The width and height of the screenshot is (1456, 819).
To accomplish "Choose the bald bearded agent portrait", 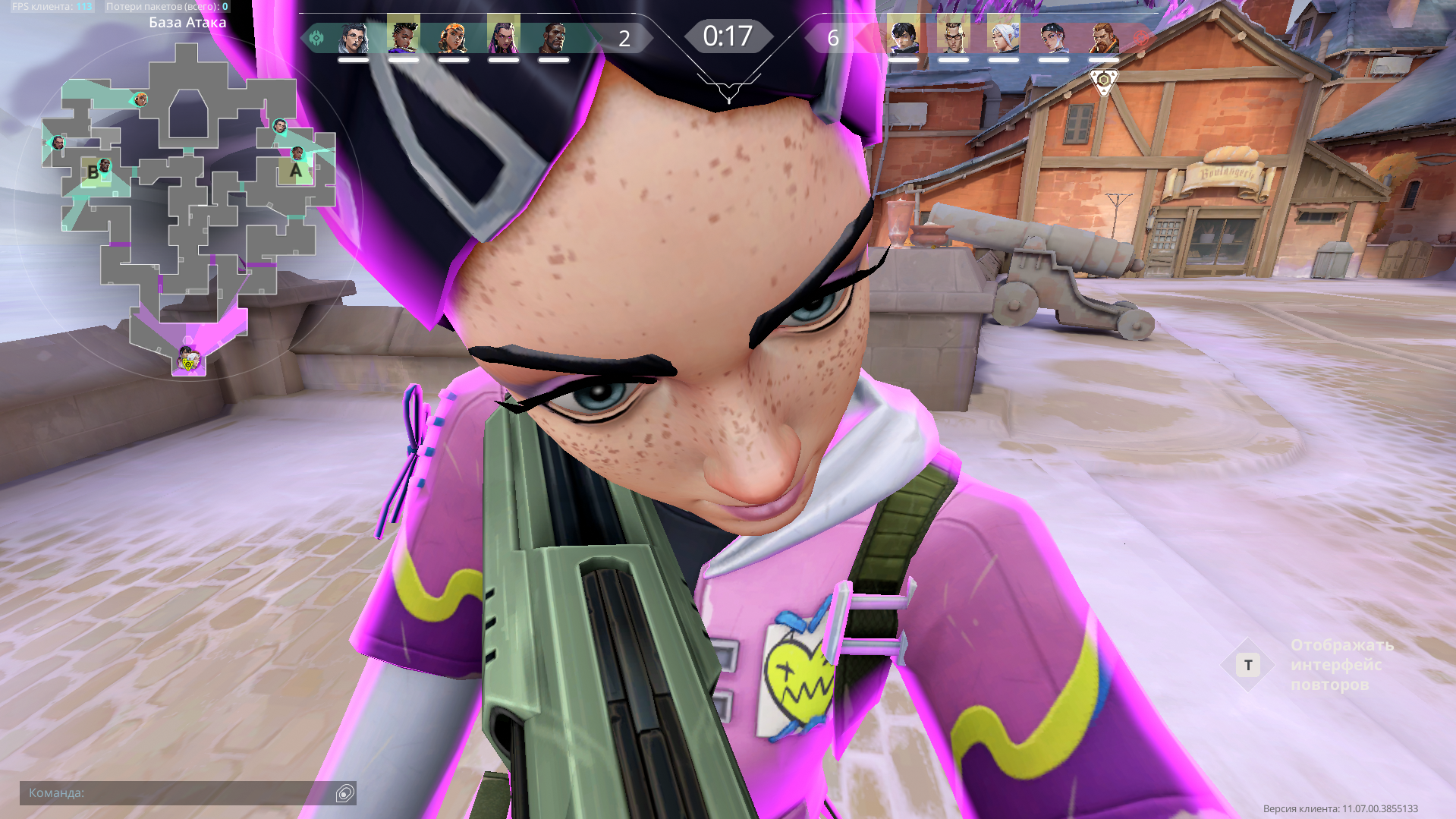I will point(554,36).
